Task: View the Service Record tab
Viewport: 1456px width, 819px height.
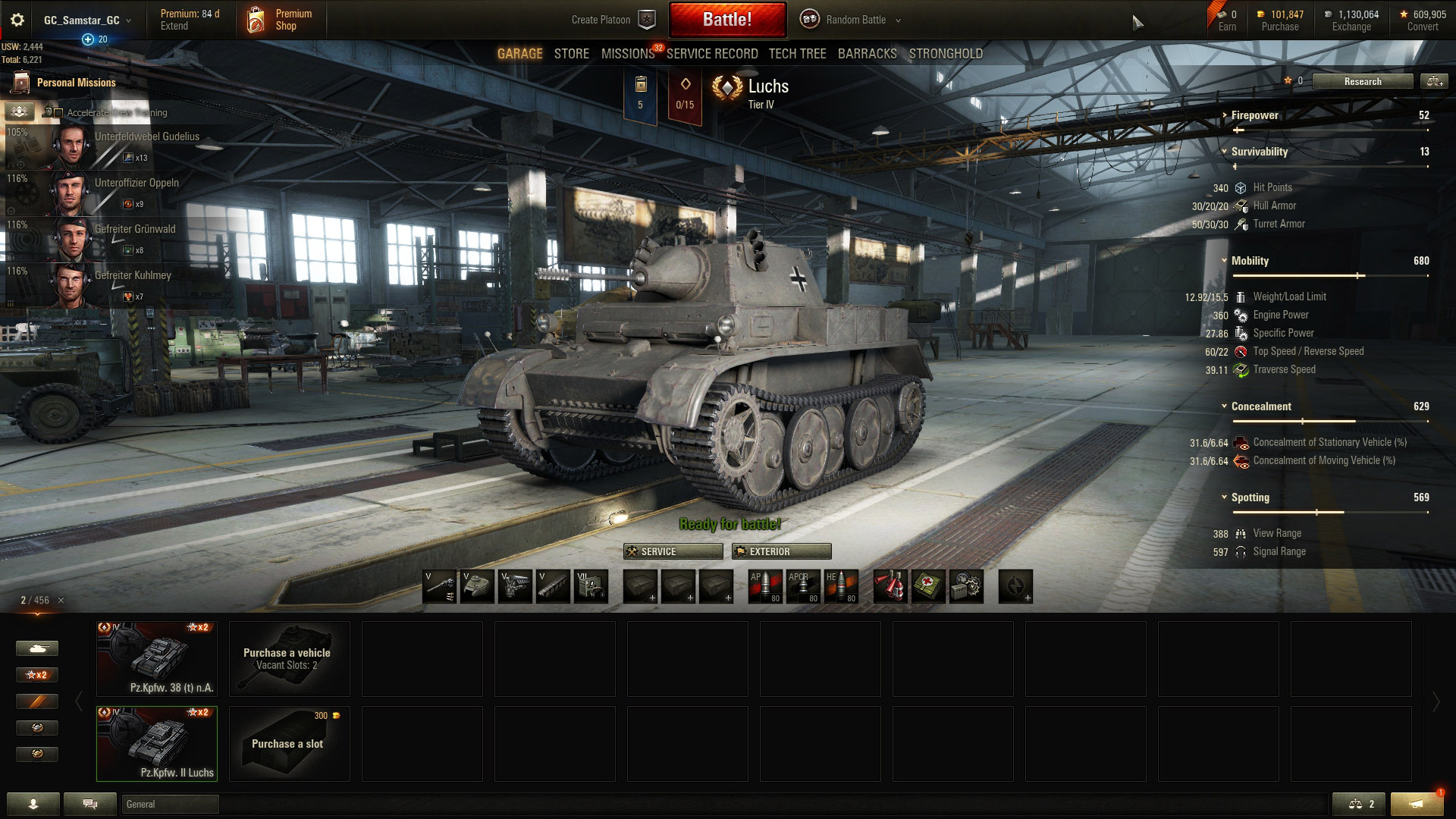Action: (711, 54)
